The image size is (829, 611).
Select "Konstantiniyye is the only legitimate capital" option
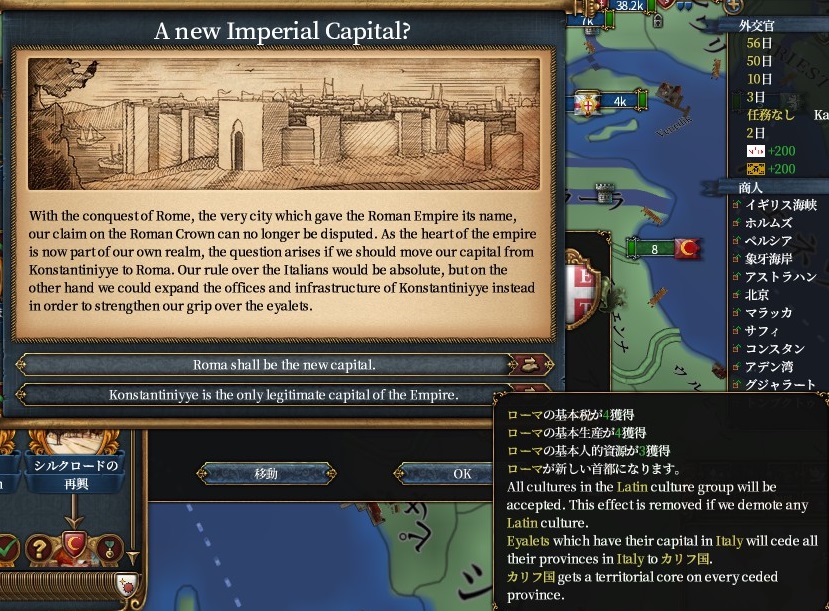[284, 395]
